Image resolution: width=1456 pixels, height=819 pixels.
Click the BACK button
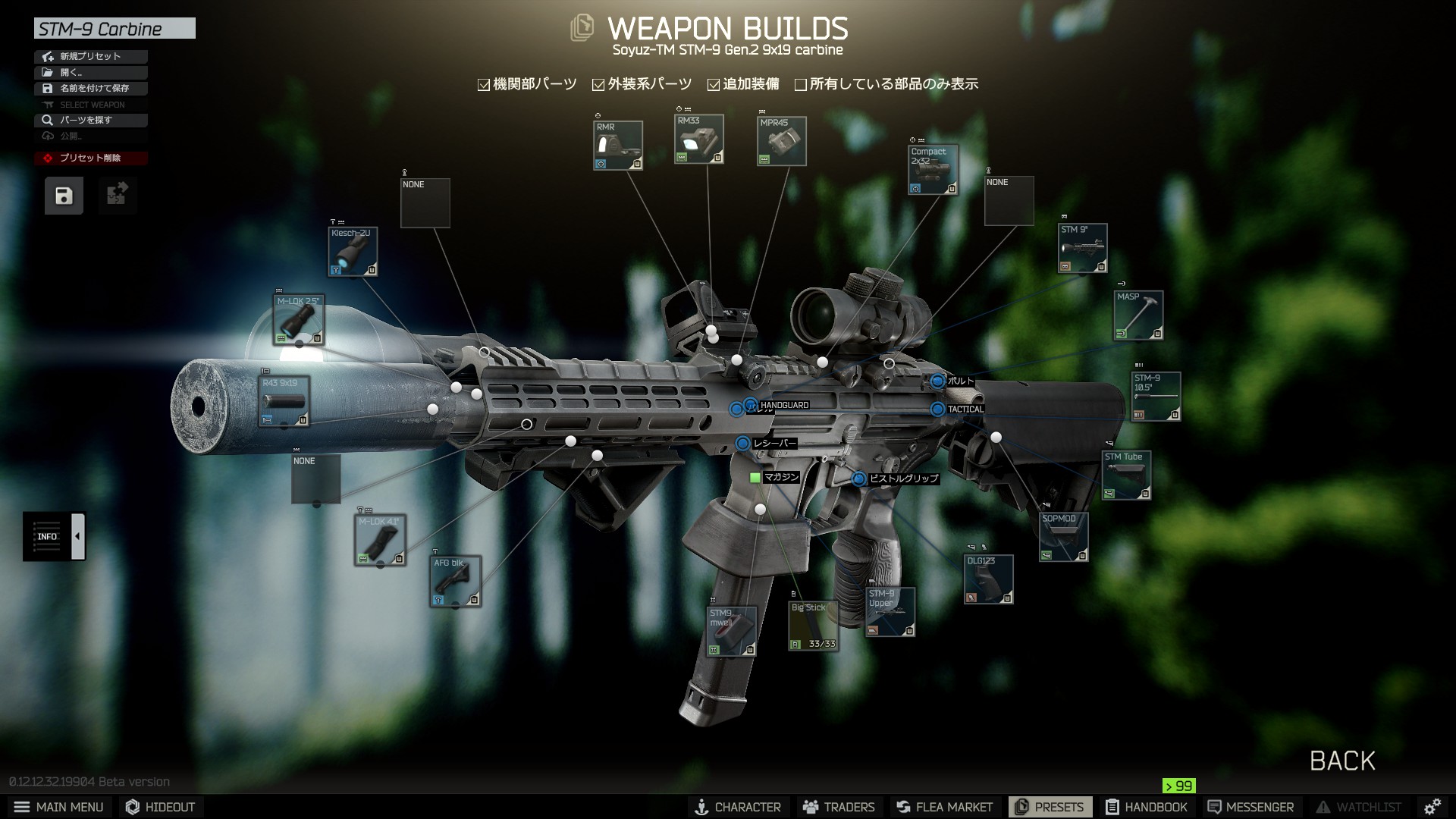(1341, 761)
